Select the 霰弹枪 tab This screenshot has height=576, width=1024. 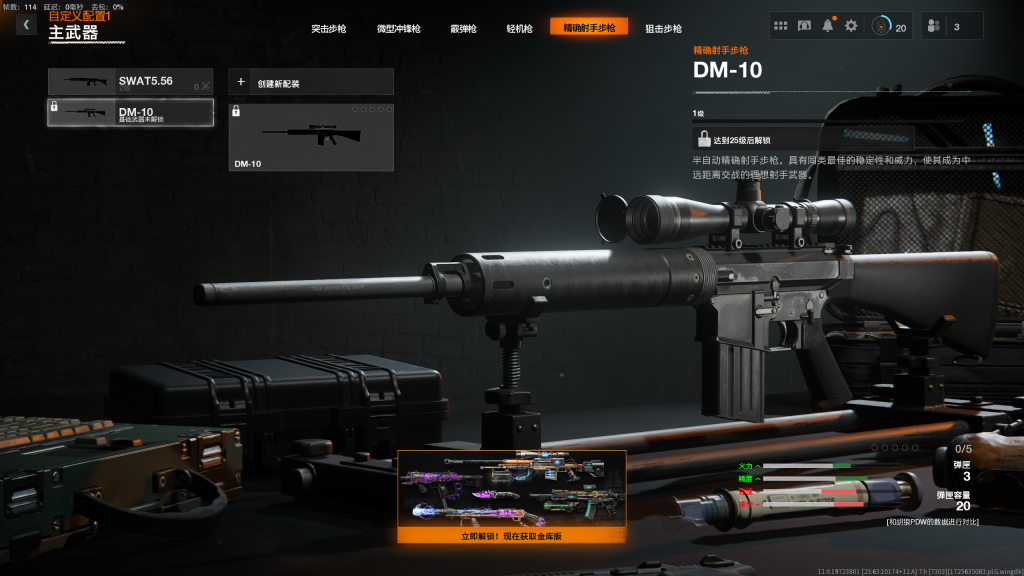(x=463, y=28)
